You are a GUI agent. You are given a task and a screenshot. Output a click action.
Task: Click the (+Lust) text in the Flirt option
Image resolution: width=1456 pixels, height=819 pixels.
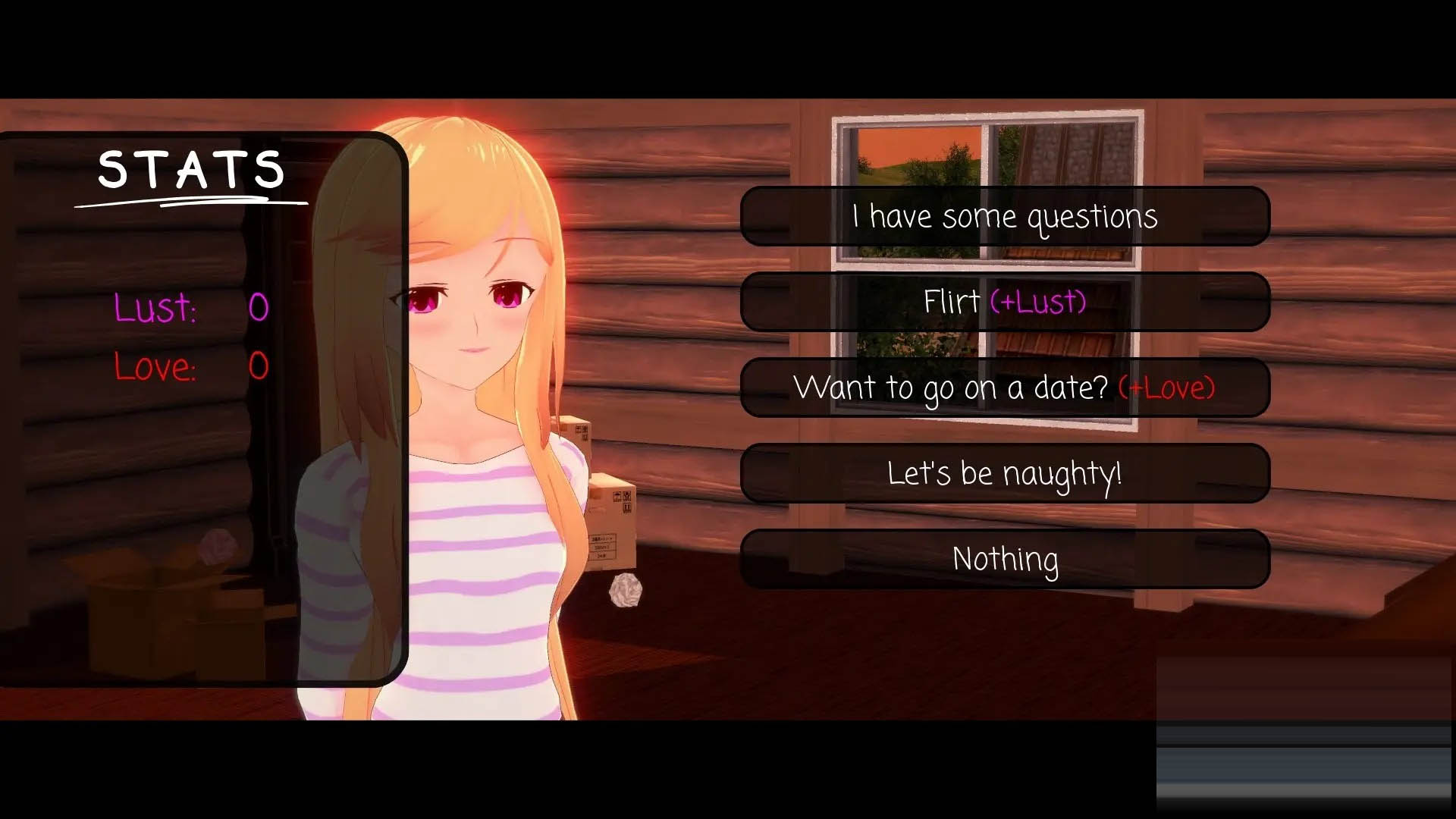pos(1036,302)
